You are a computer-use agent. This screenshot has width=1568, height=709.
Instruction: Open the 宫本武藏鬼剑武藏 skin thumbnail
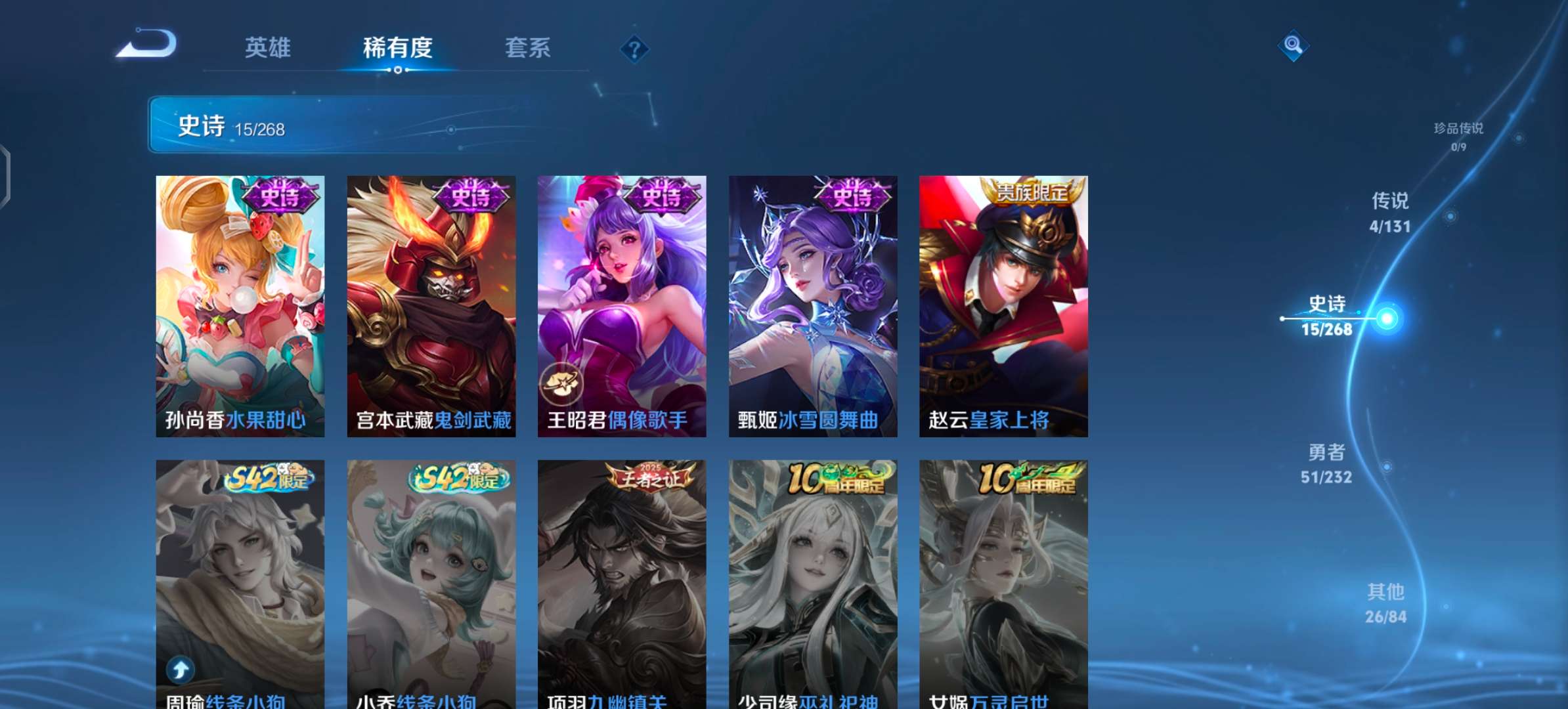pos(430,302)
